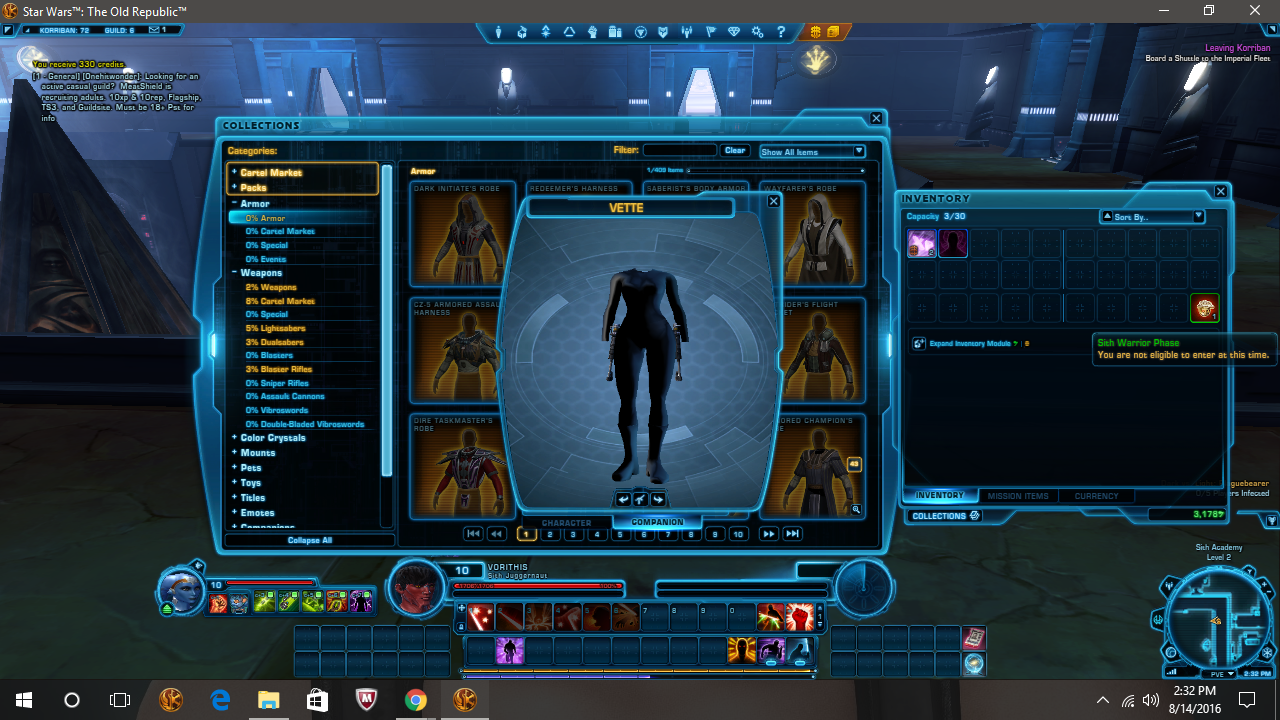The width and height of the screenshot is (1280, 720).
Task: Expand the Mounts category
Action: pos(258,452)
